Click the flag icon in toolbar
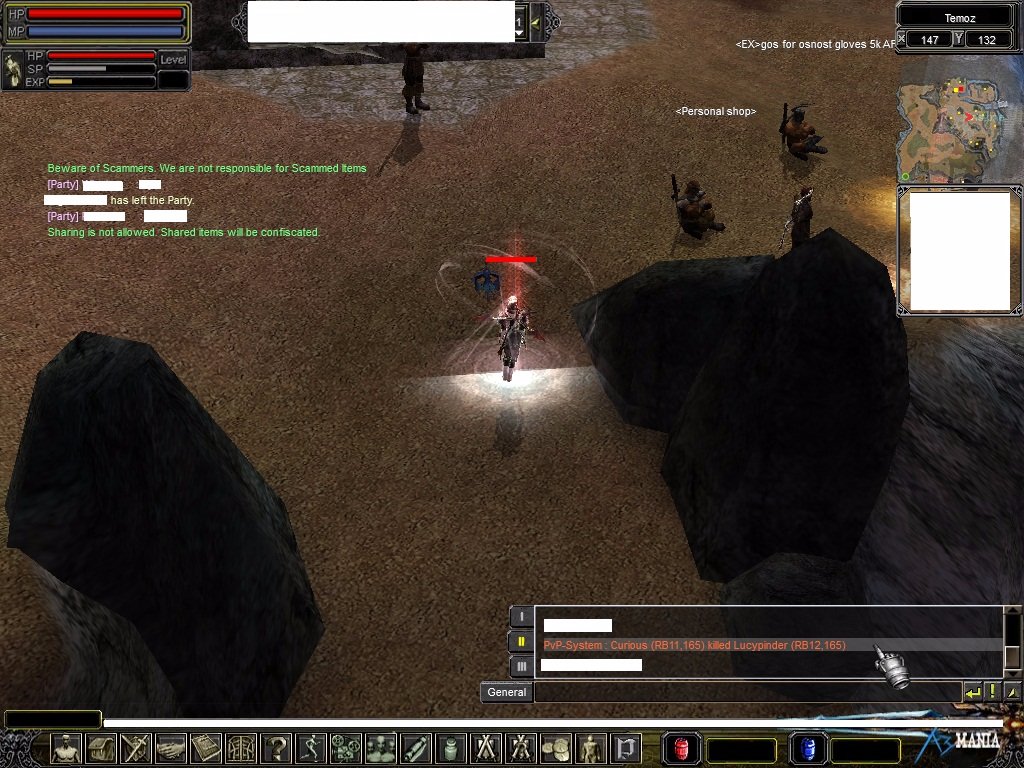This screenshot has height=768, width=1024. point(626,748)
